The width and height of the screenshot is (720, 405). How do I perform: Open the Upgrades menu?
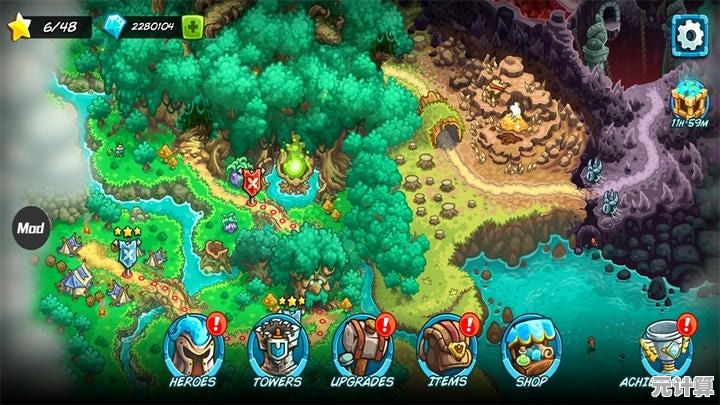[361, 347]
